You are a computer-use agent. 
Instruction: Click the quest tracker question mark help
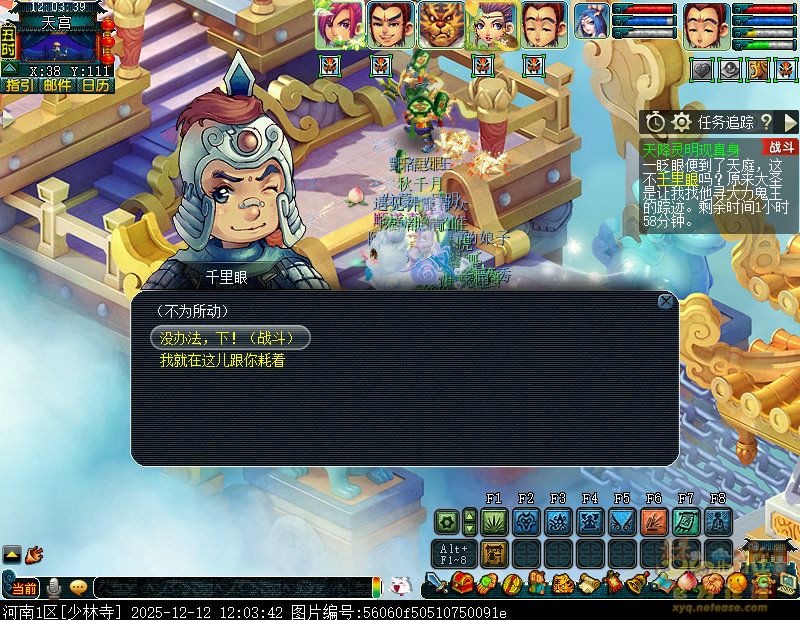point(766,122)
